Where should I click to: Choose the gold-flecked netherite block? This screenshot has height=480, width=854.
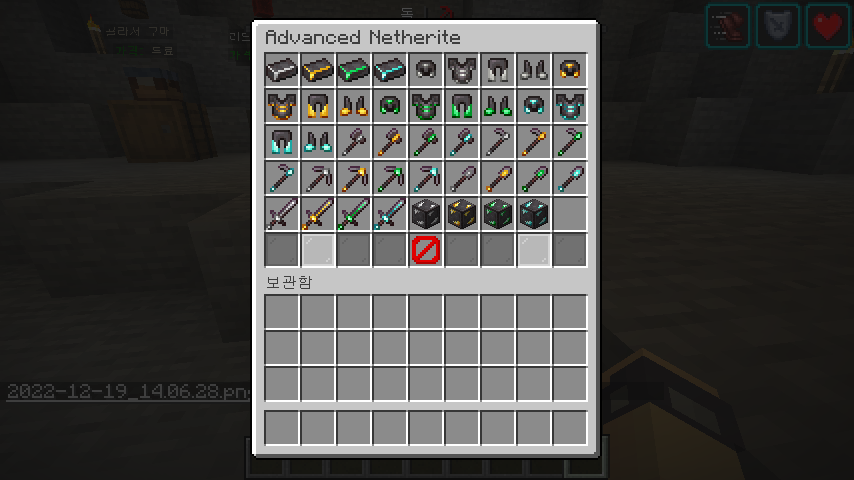(462, 214)
